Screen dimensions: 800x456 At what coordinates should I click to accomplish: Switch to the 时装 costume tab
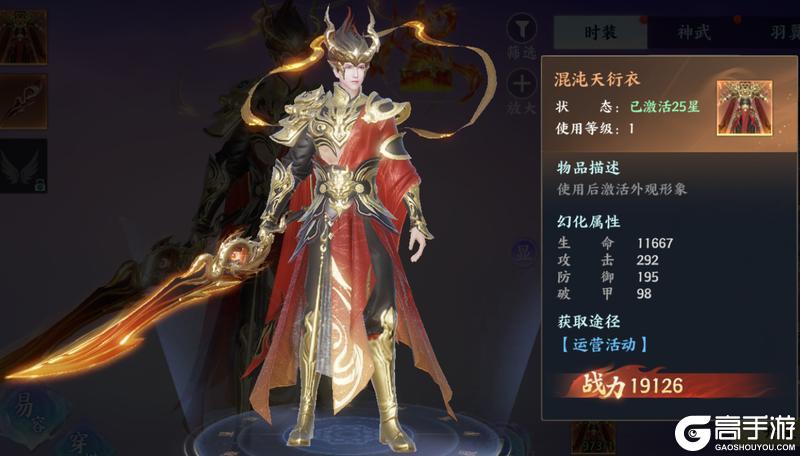coord(600,31)
